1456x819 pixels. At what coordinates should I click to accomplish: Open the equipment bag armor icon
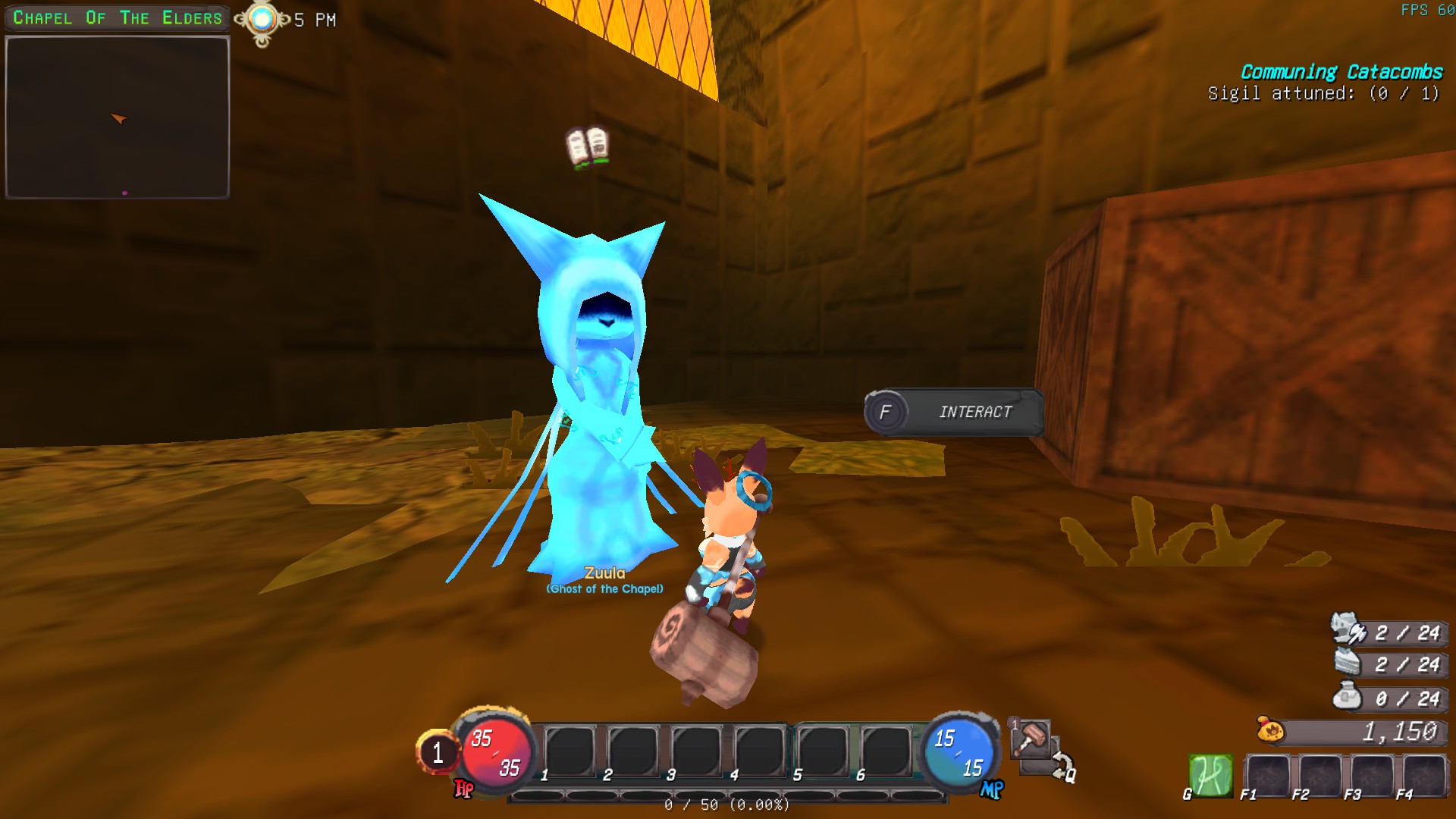[1347, 630]
